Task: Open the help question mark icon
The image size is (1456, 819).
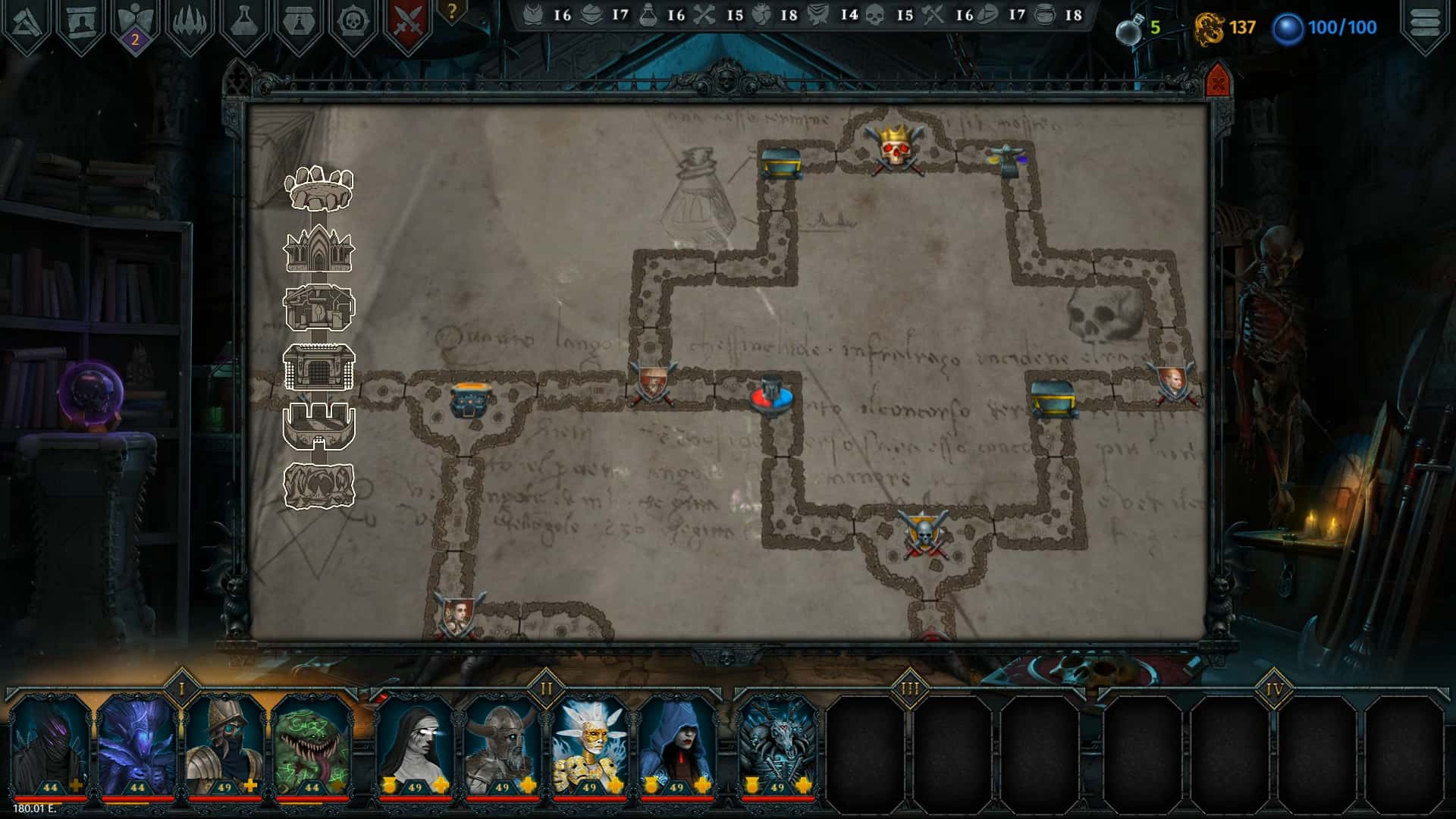Action: (453, 14)
